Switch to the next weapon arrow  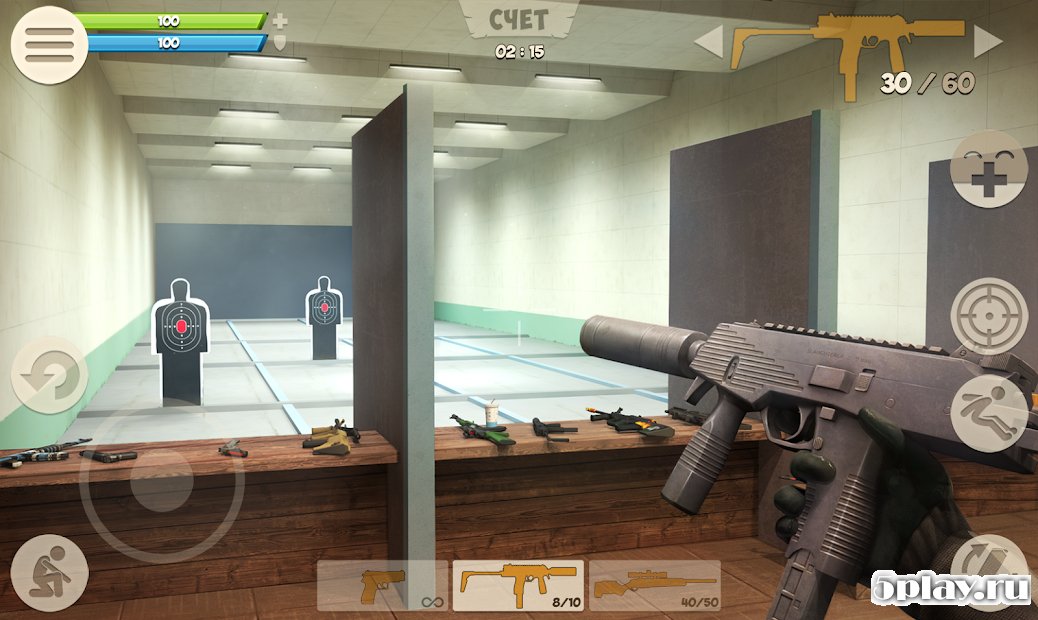coord(988,42)
